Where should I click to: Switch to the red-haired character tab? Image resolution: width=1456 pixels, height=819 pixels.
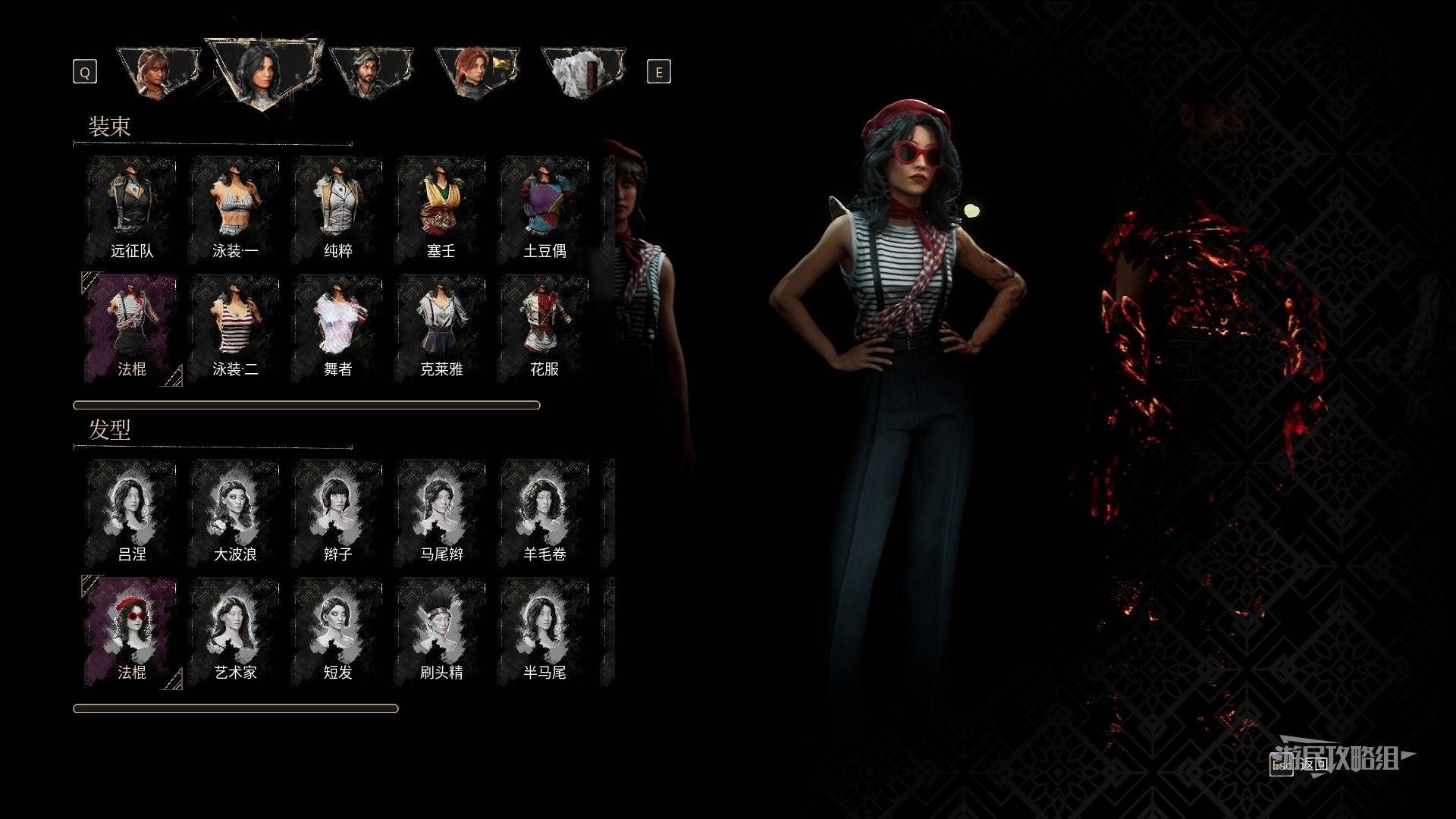click(x=475, y=72)
